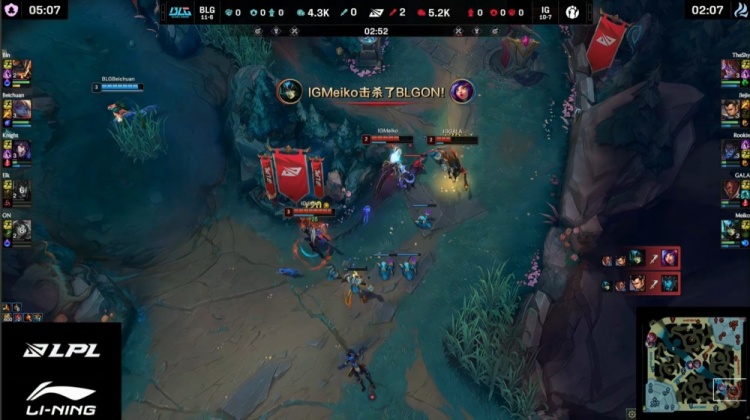Select GALA's champion portrait

pos(730,190)
